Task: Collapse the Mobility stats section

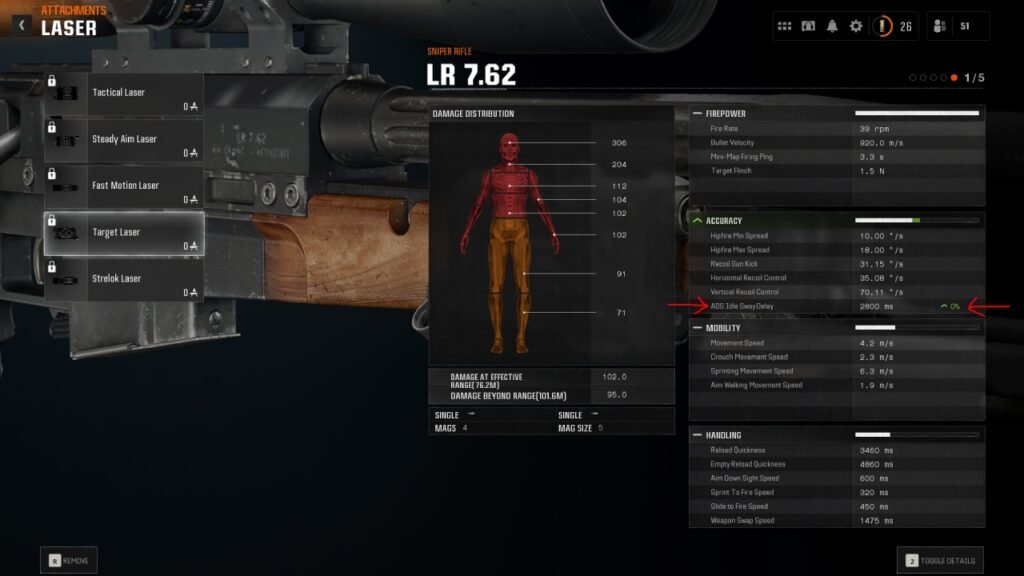Action: click(697, 327)
